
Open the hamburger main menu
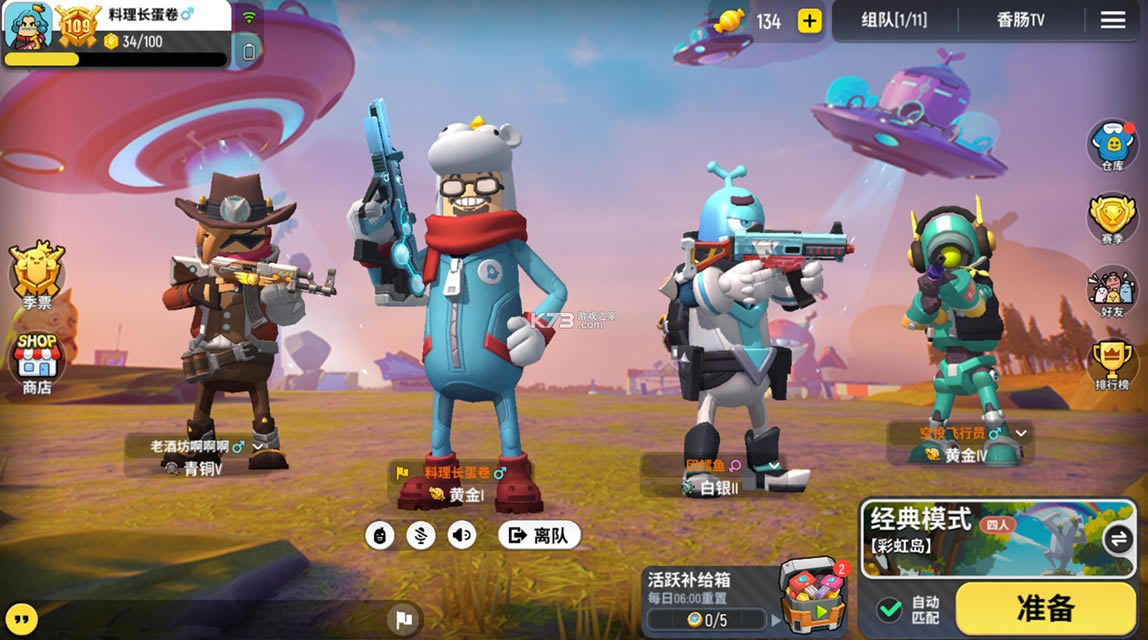click(1113, 20)
